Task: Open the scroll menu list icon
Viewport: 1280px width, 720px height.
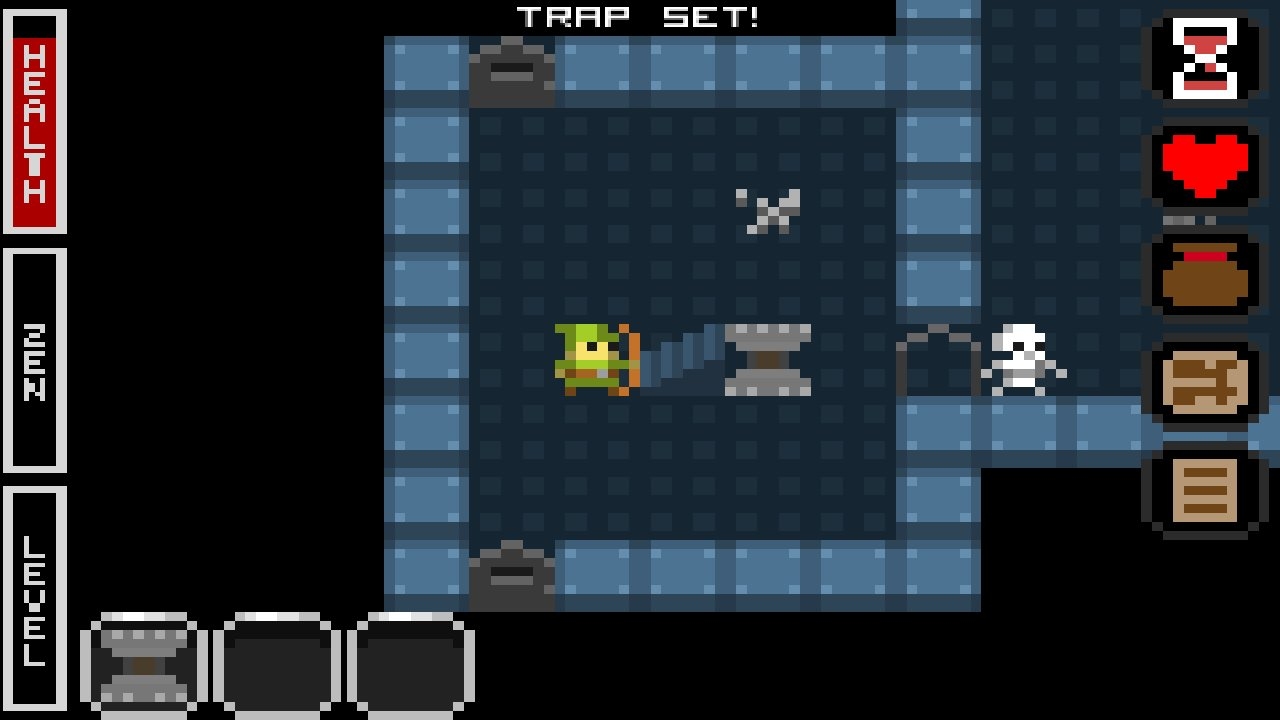Action: 1205,492
